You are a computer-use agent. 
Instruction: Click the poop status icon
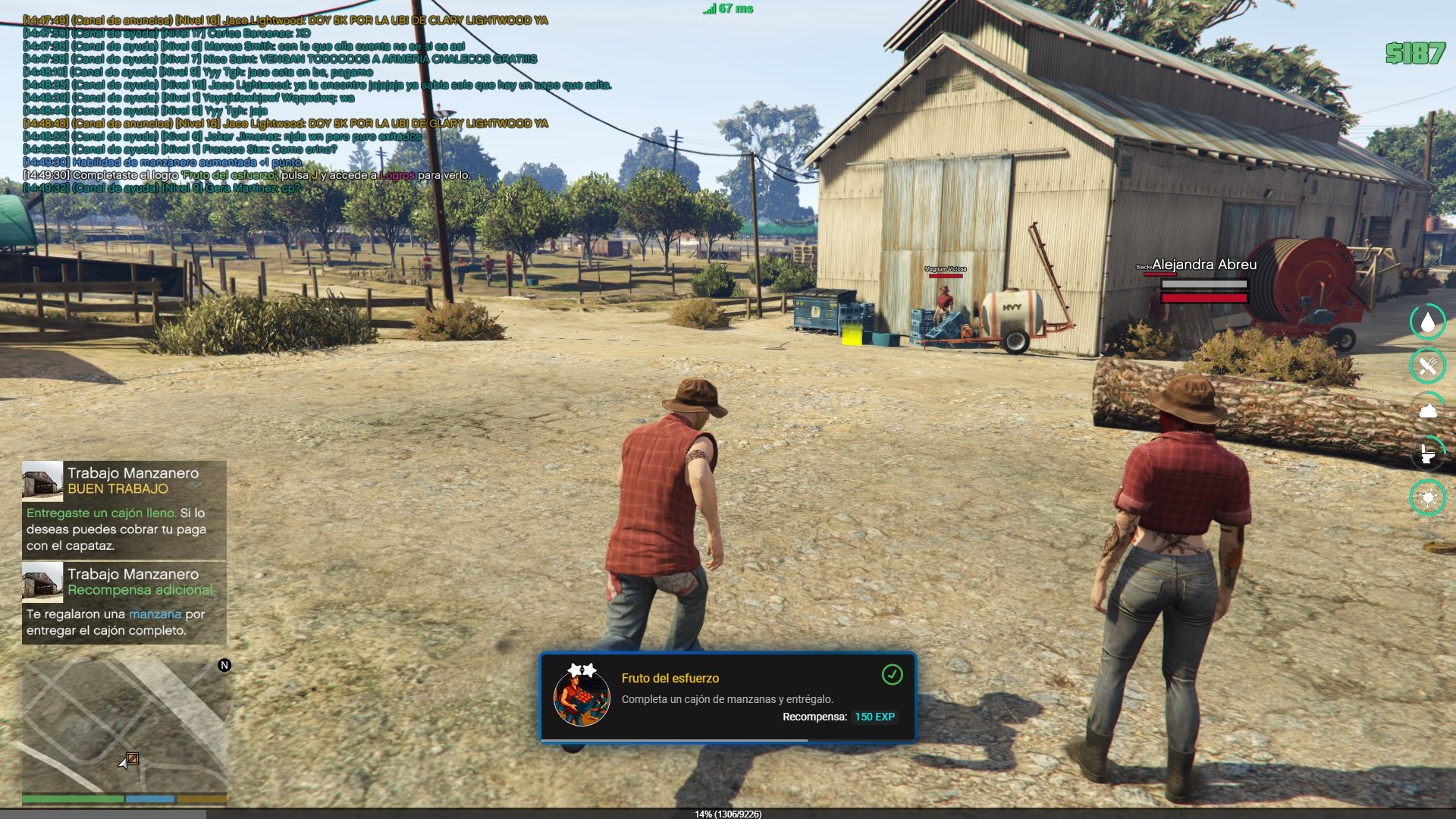point(1428,410)
